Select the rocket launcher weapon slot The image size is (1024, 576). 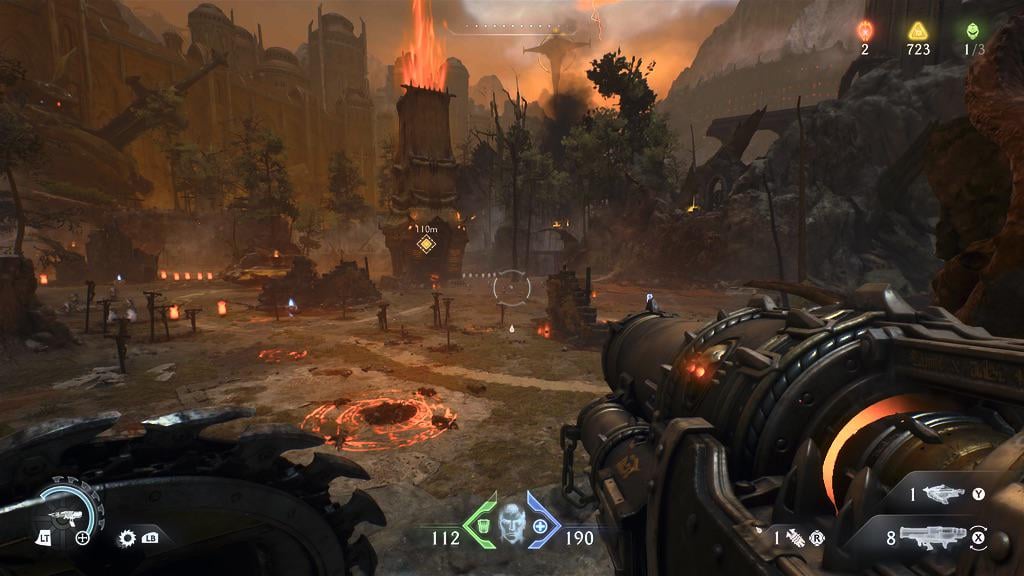click(x=928, y=537)
